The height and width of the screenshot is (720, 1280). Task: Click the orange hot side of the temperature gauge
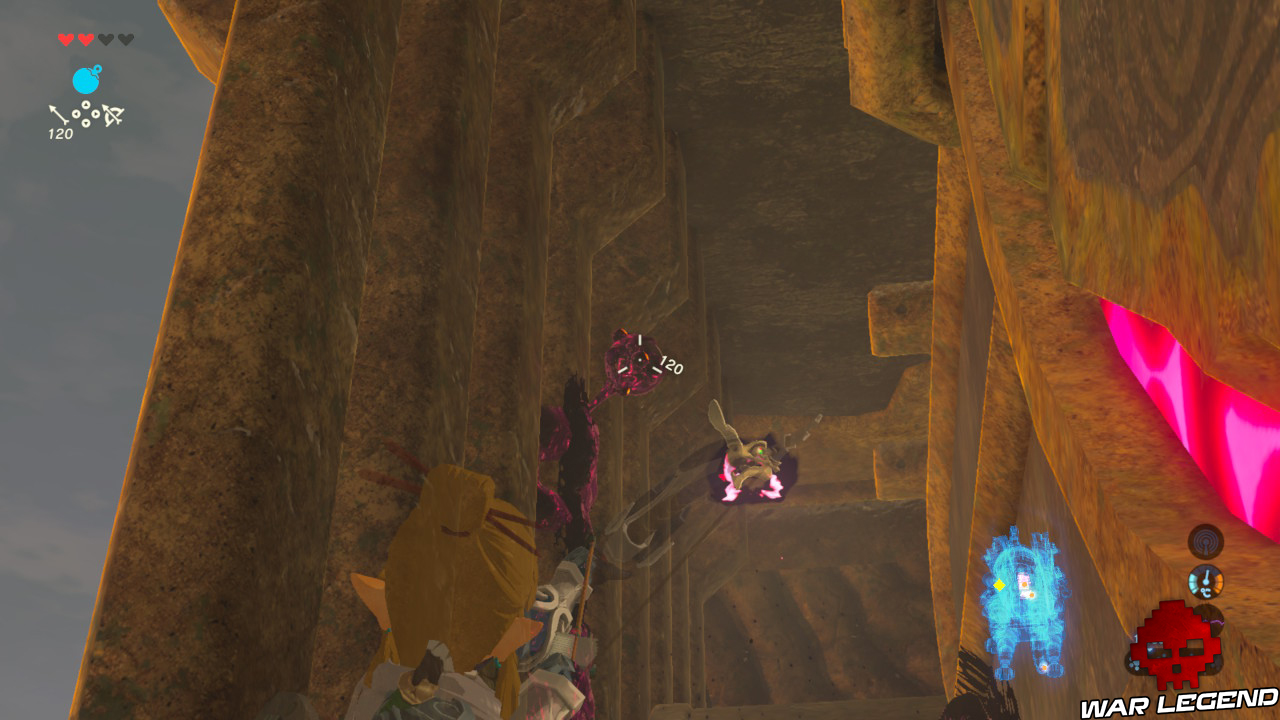coord(1219,583)
